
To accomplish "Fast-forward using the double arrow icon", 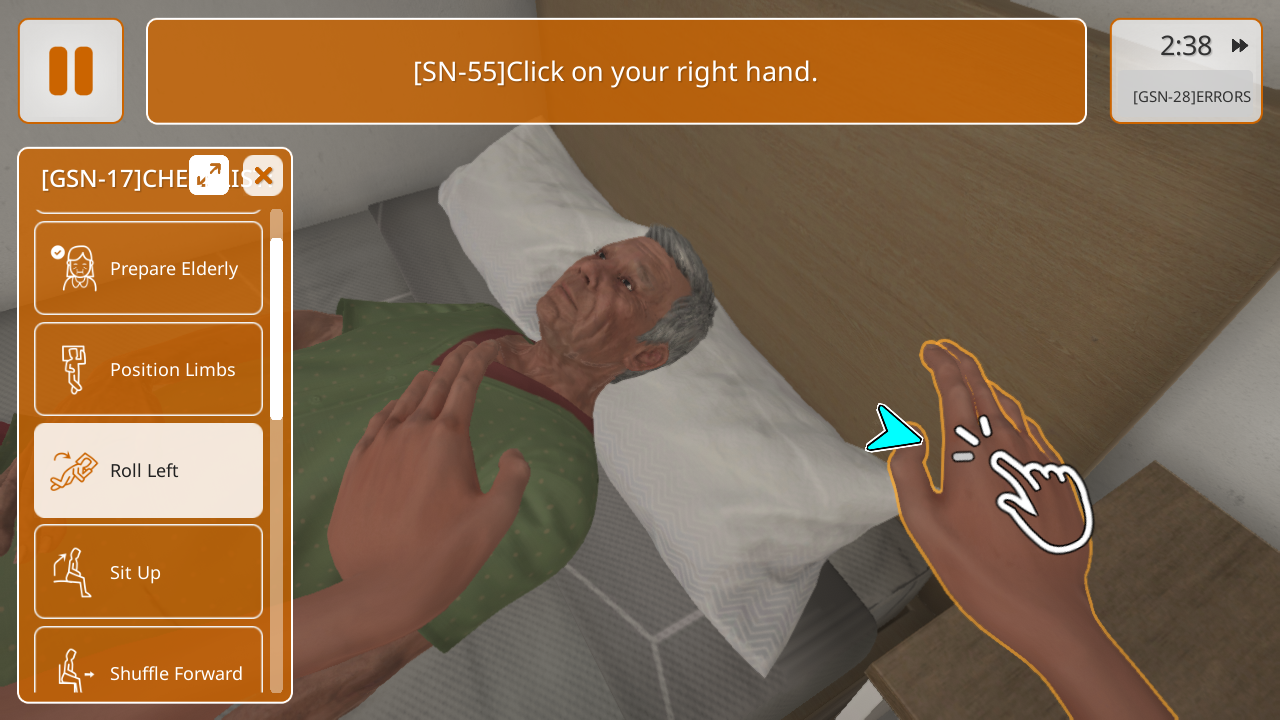I will (x=1239, y=46).
